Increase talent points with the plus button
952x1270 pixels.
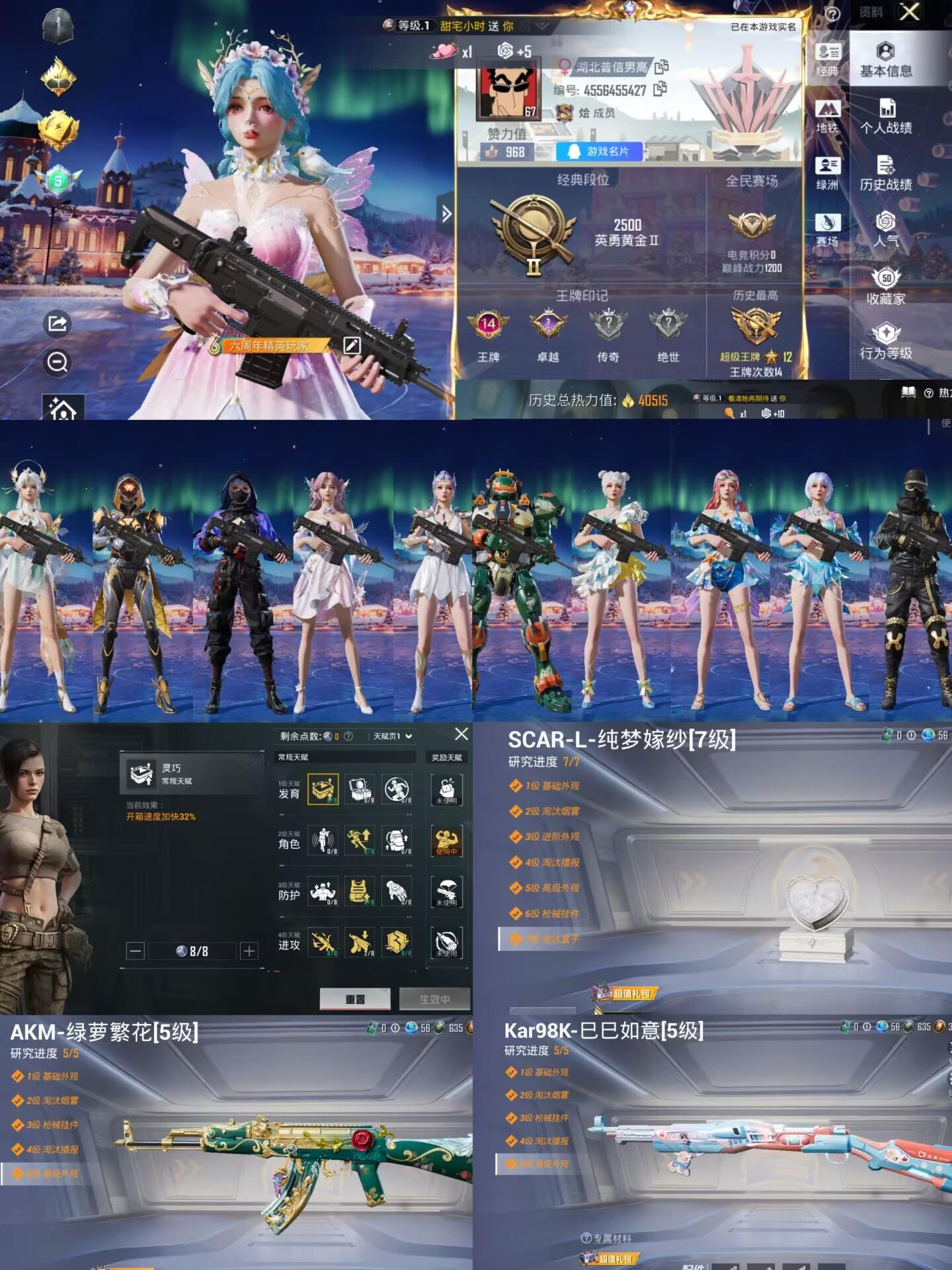(x=249, y=951)
